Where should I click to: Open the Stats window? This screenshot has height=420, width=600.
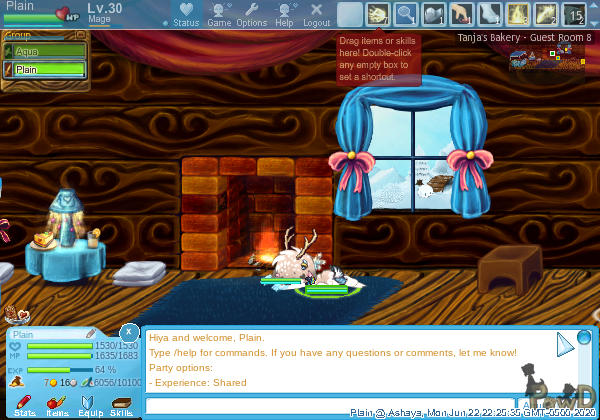pos(25,404)
